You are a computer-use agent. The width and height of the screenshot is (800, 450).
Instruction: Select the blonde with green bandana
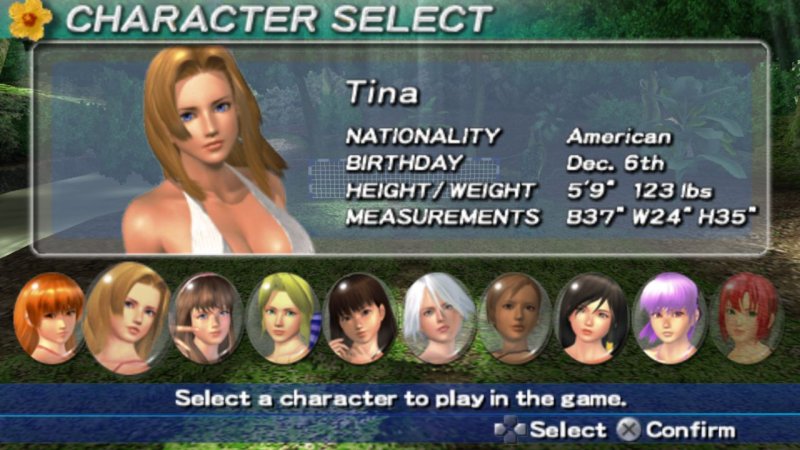click(282, 317)
